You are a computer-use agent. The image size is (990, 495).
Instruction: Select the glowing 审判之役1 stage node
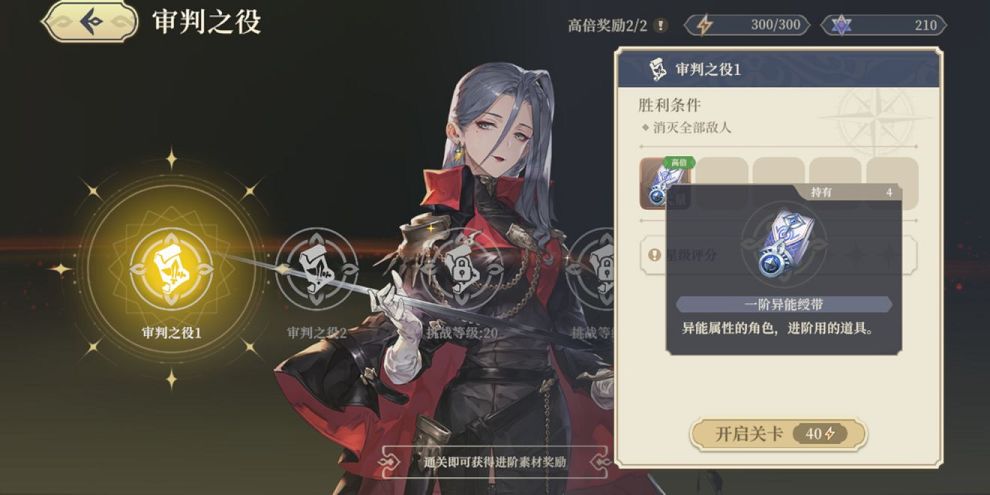pyautogui.click(x=170, y=267)
